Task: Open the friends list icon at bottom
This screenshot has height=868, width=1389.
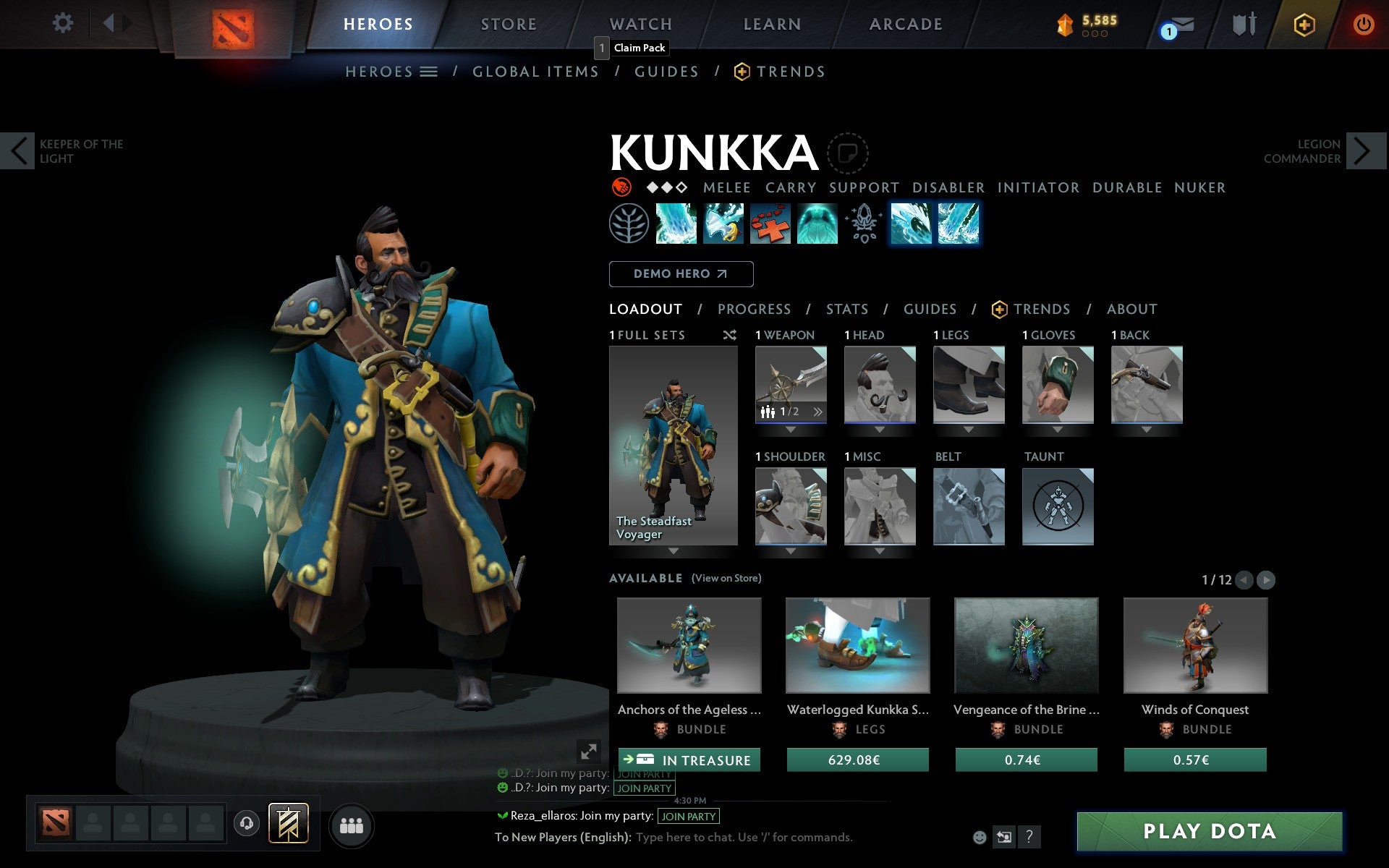Action: (352, 824)
